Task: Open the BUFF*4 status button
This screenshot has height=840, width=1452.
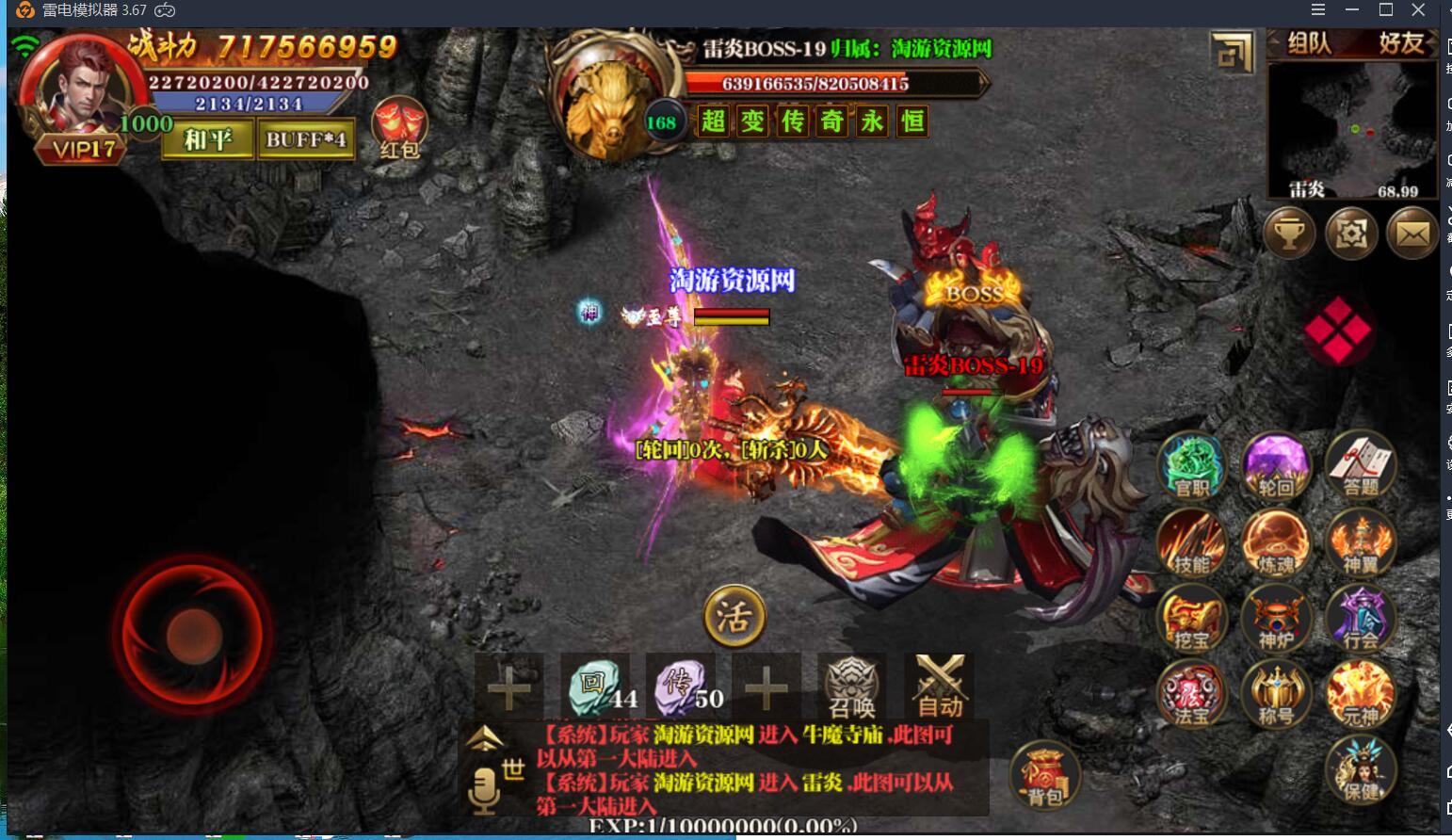Action: point(306,139)
